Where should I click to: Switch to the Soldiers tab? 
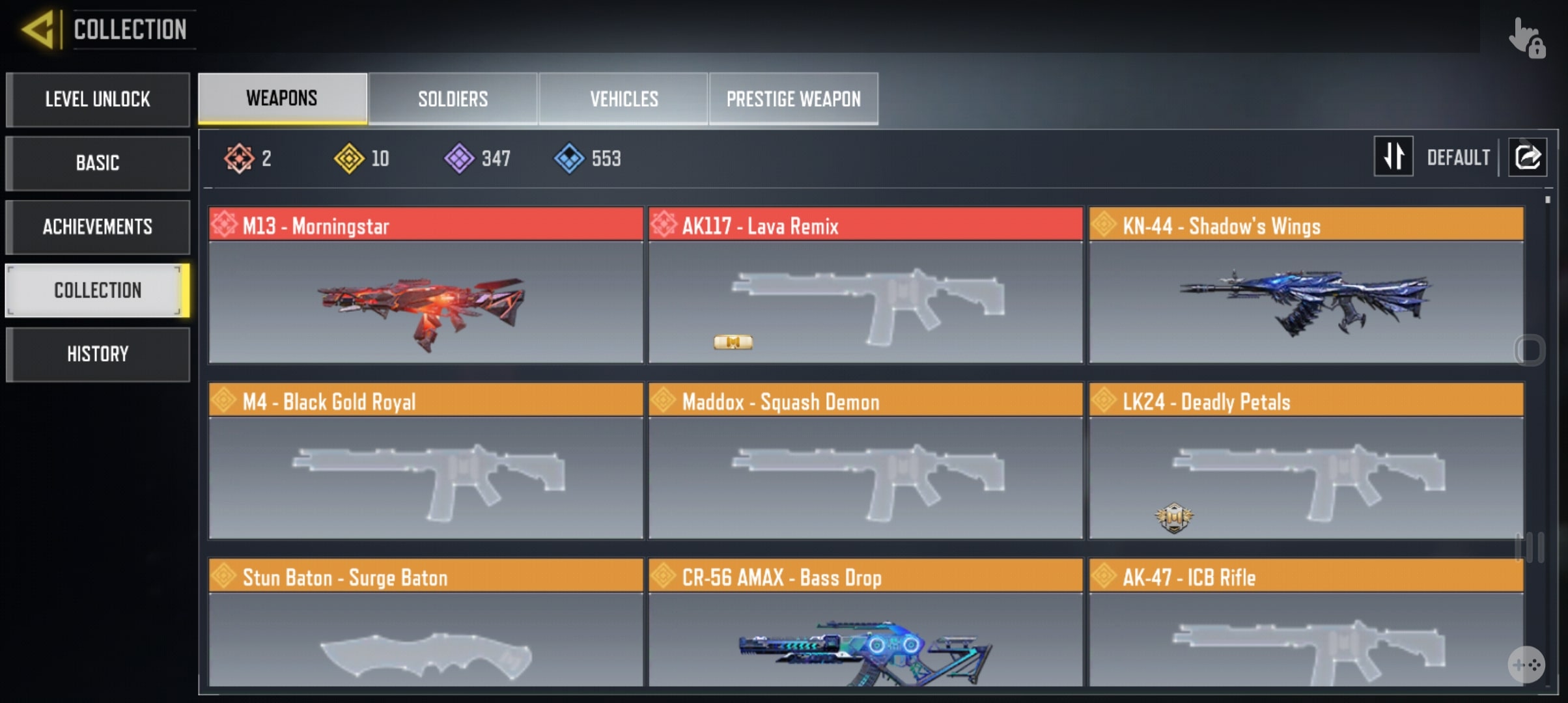coord(453,99)
